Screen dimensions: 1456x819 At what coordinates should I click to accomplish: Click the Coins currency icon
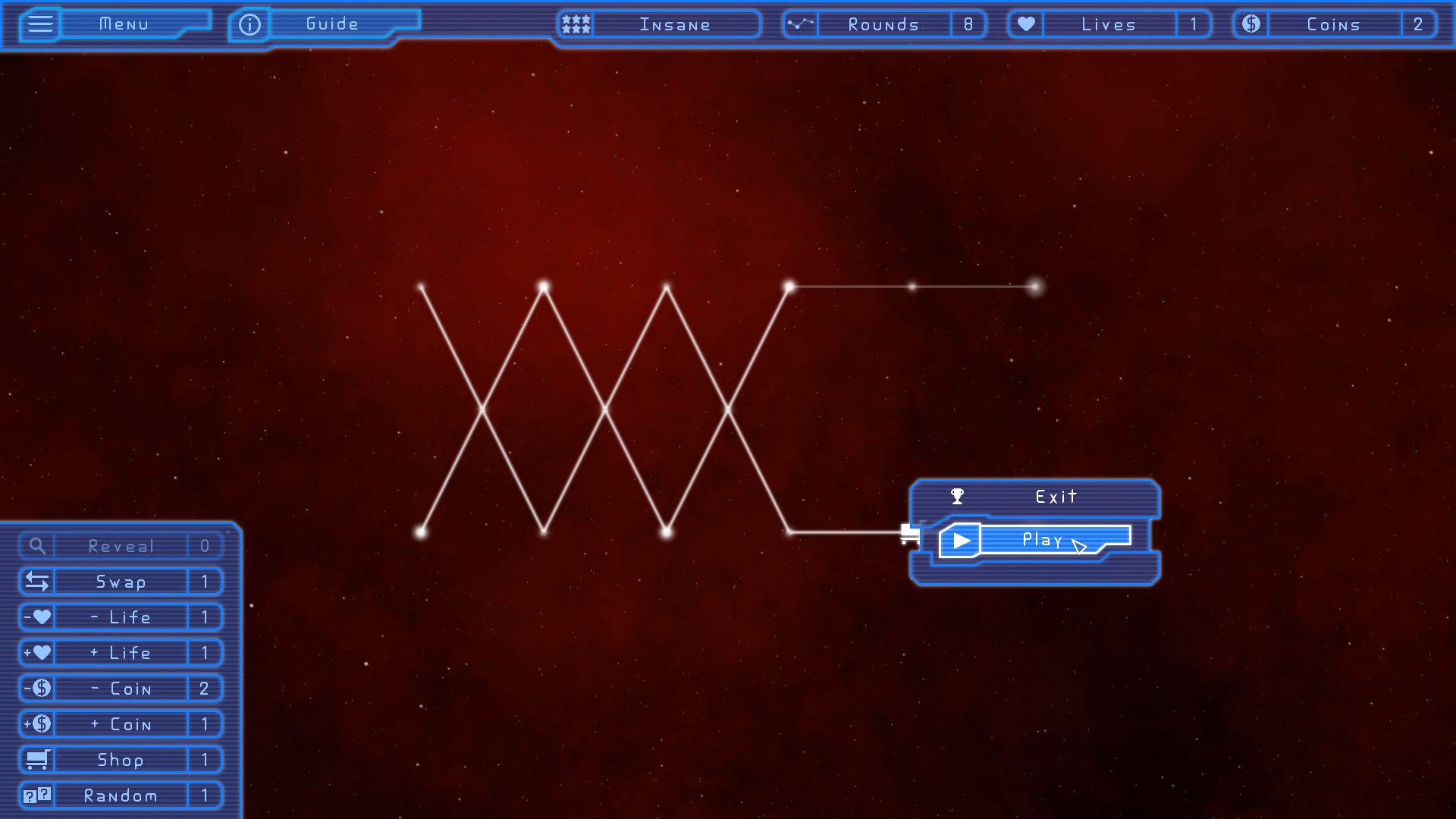tap(1250, 24)
